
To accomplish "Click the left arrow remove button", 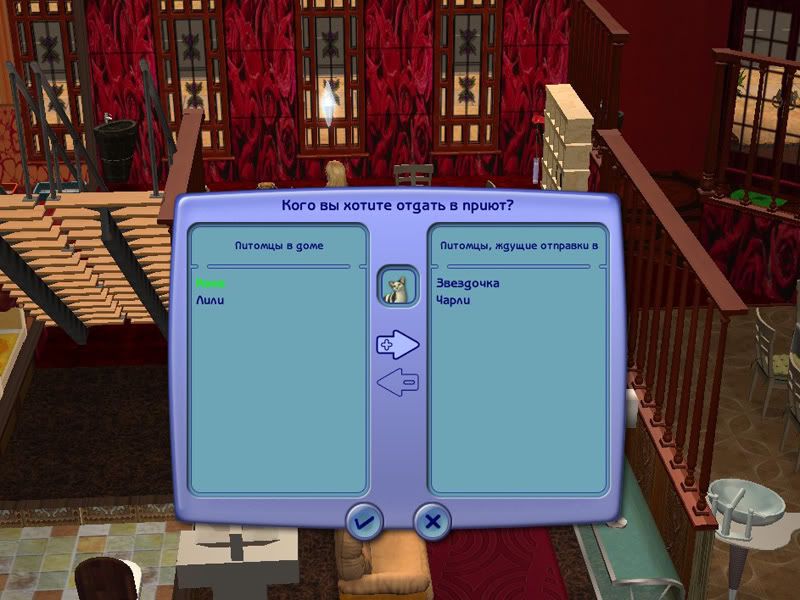I will (x=397, y=381).
